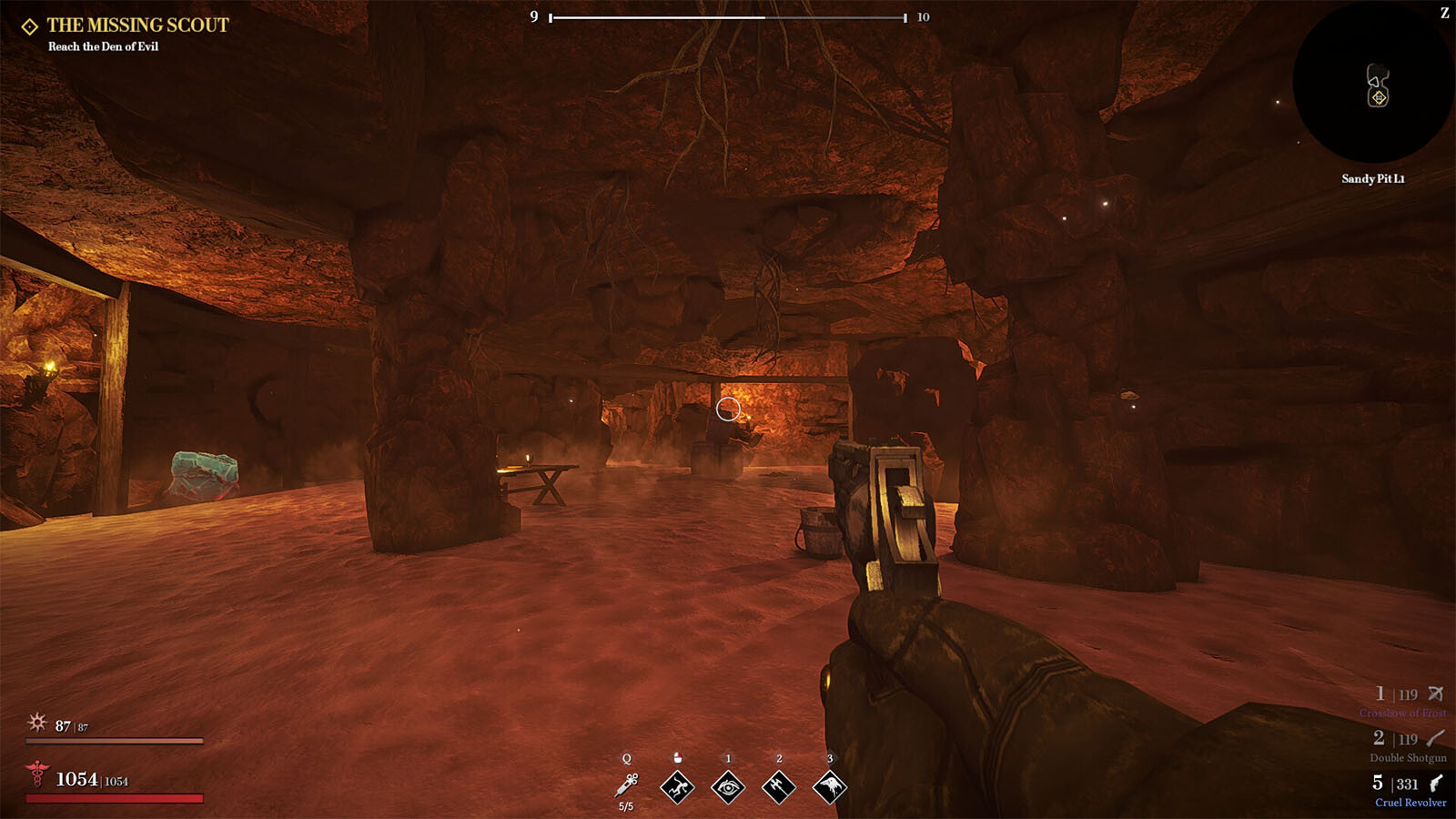This screenshot has width=1456, height=819.
Task: Trigger the double-bladed axe ability
Action: (779, 786)
